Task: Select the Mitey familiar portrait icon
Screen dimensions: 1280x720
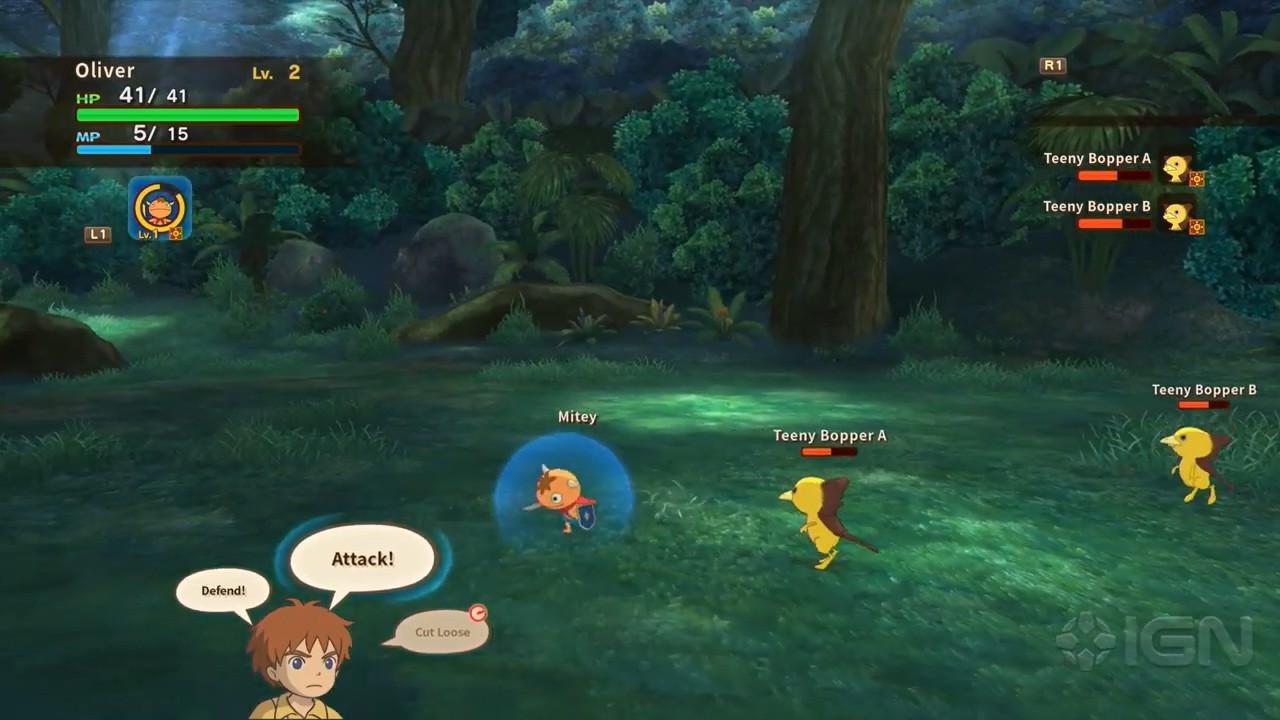Action: (160, 209)
